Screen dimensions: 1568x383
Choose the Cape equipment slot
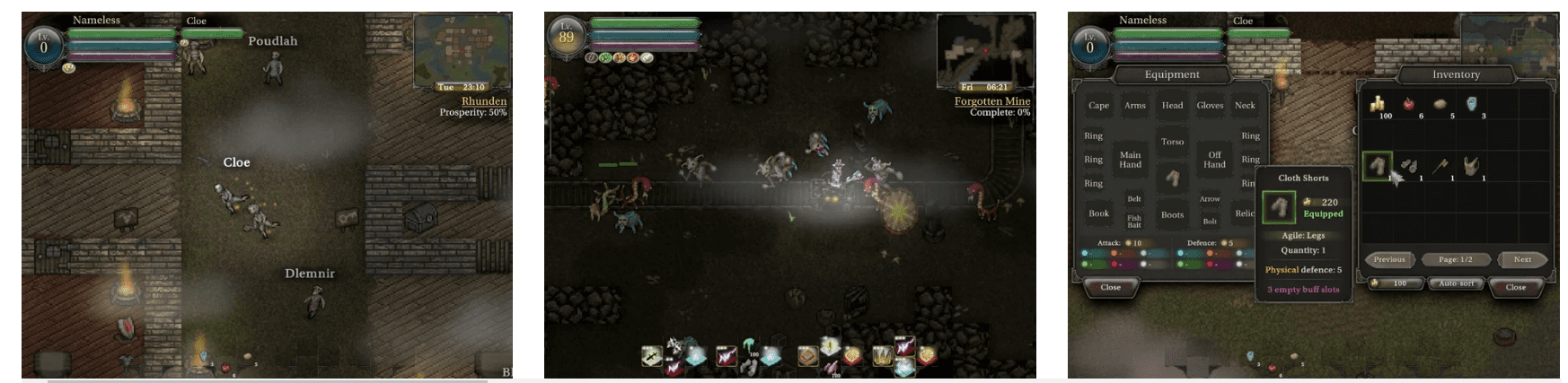click(x=1098, y=106)
